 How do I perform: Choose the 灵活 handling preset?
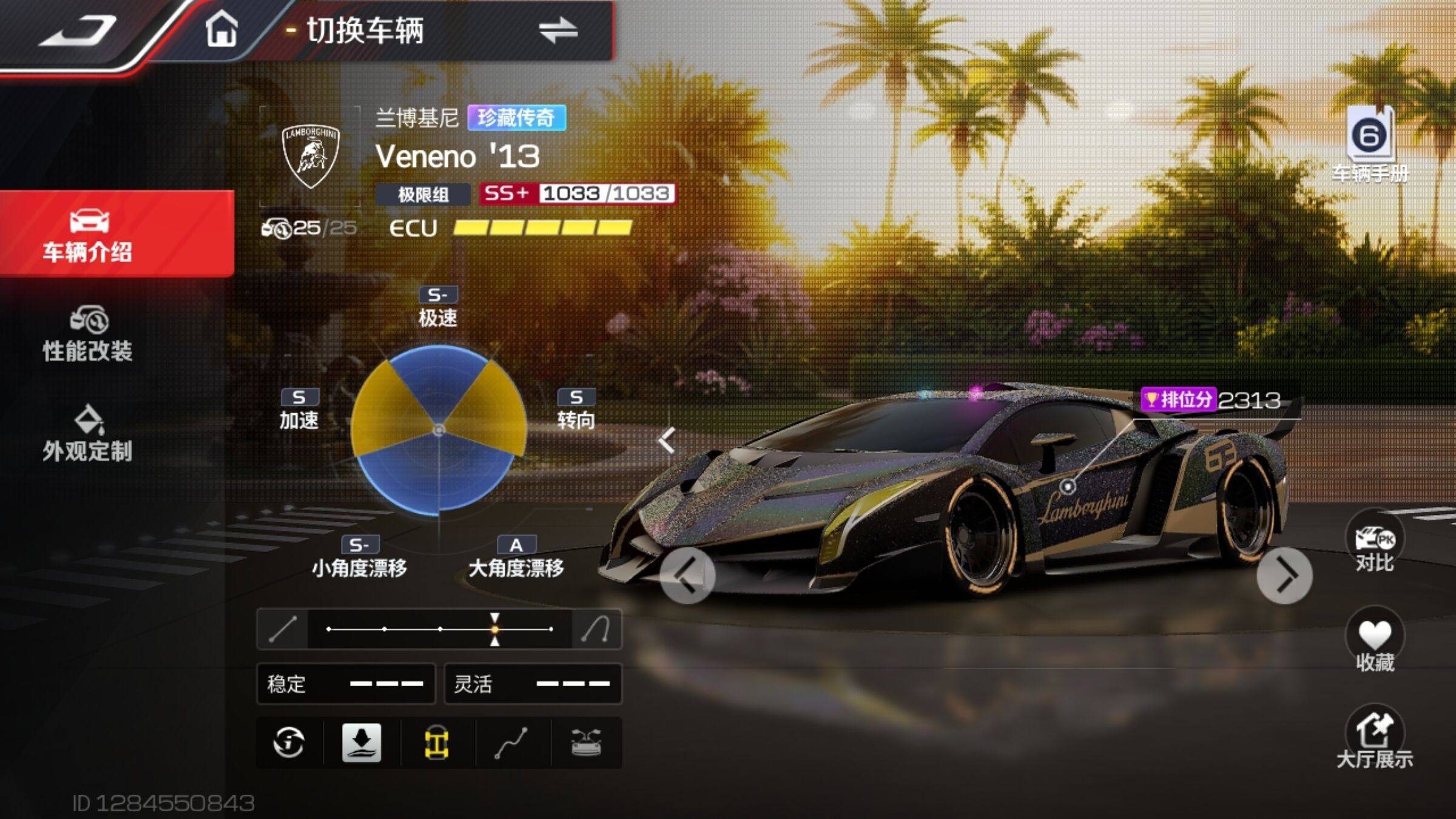pos(533,684)
